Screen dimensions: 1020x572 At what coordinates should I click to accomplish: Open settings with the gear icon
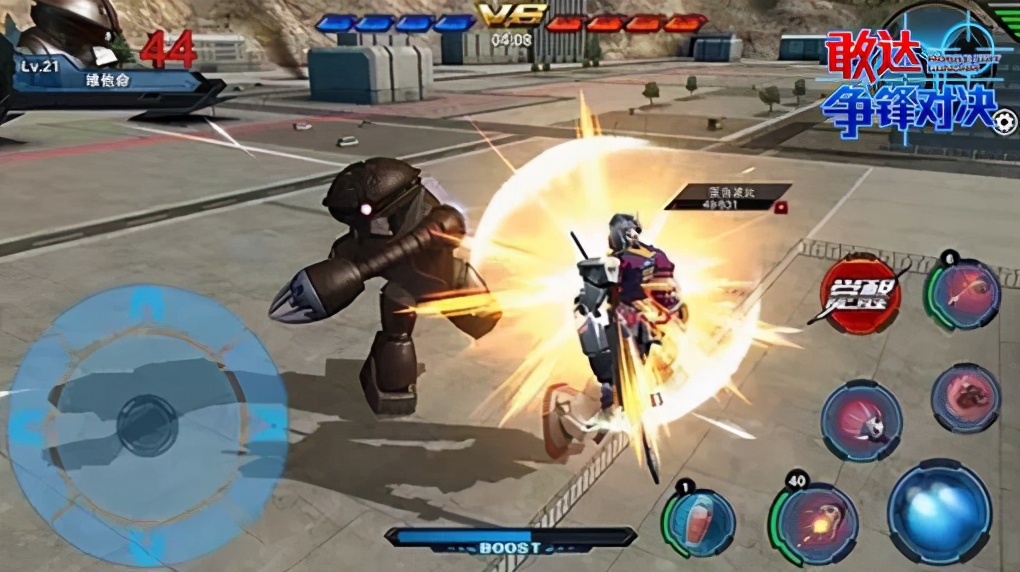[x=1004, y=122]
